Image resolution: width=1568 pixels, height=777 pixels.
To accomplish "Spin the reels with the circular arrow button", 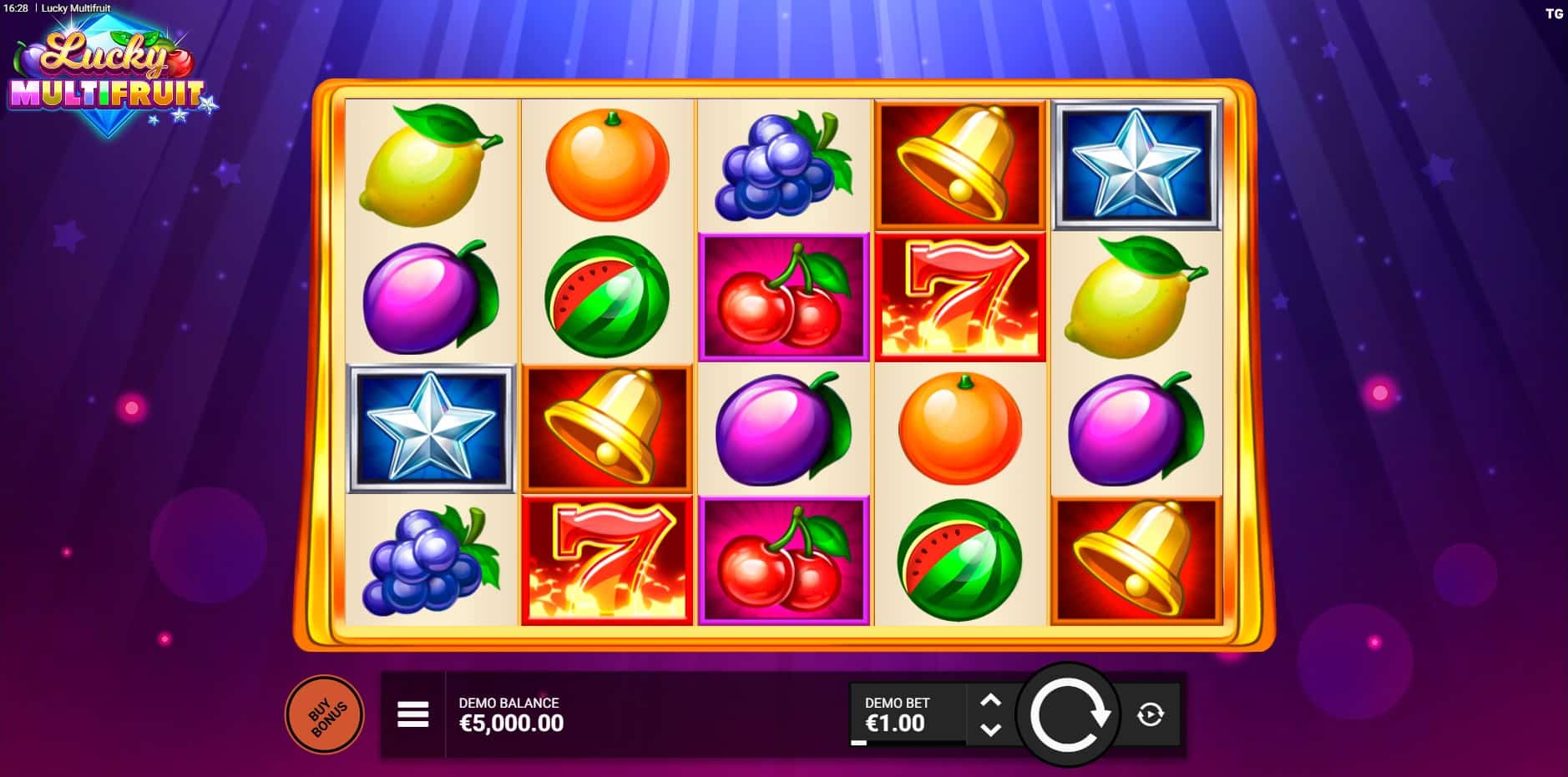I will [x=1068, y=715].
